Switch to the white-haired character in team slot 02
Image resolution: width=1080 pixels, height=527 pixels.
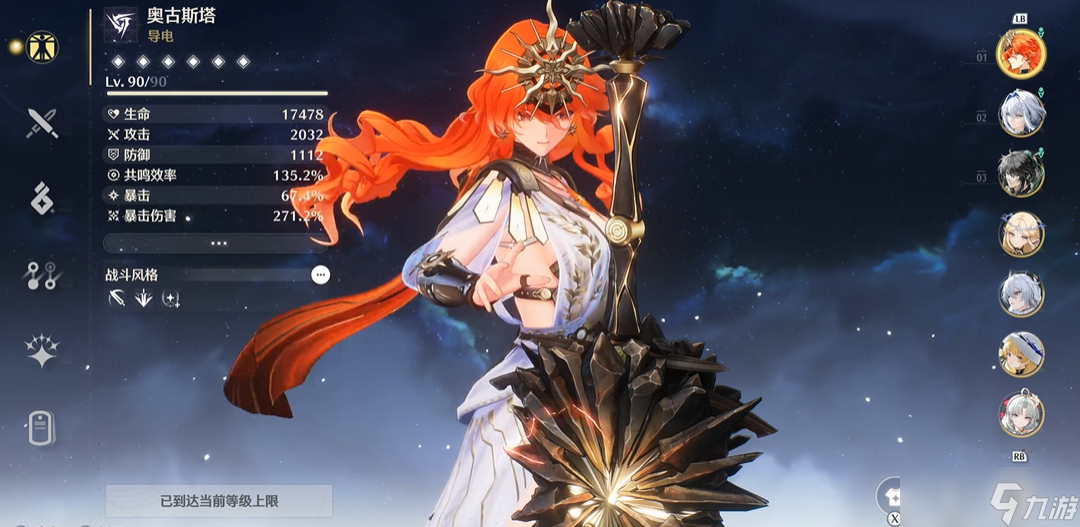[x=1021, y=113]
